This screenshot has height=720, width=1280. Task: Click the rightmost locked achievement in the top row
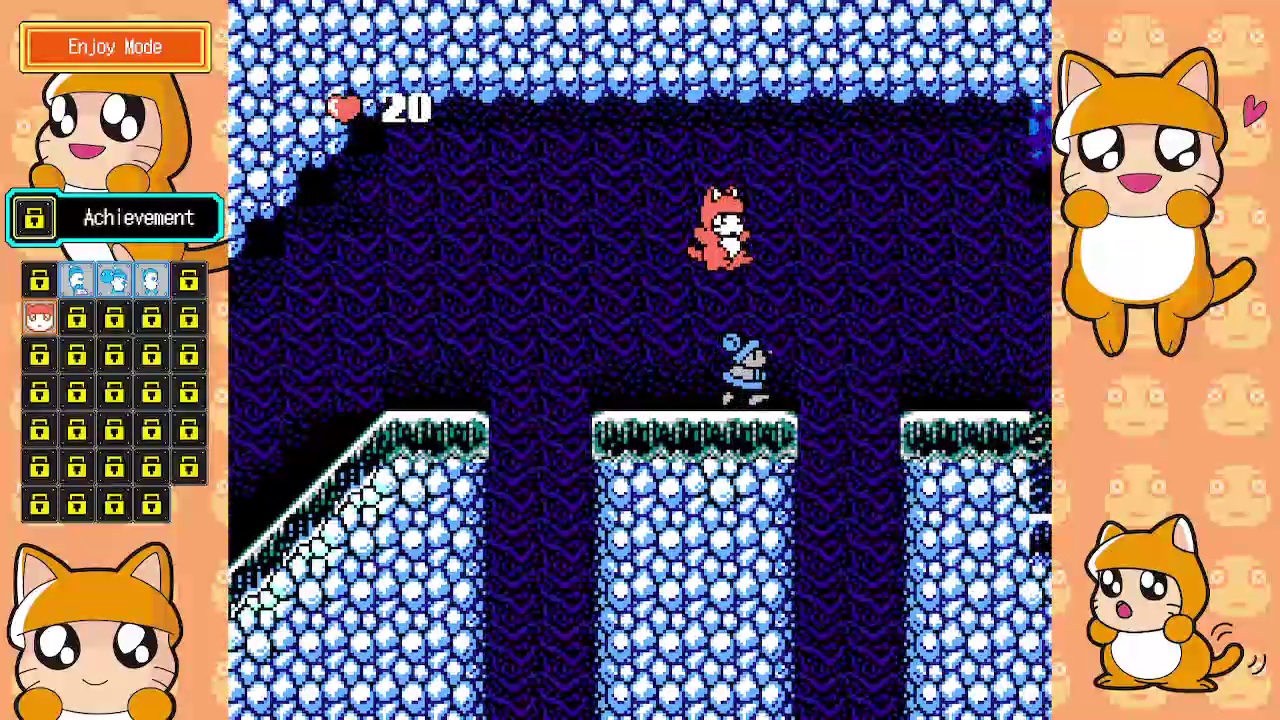pyautogui.click(x=188, y=281)
